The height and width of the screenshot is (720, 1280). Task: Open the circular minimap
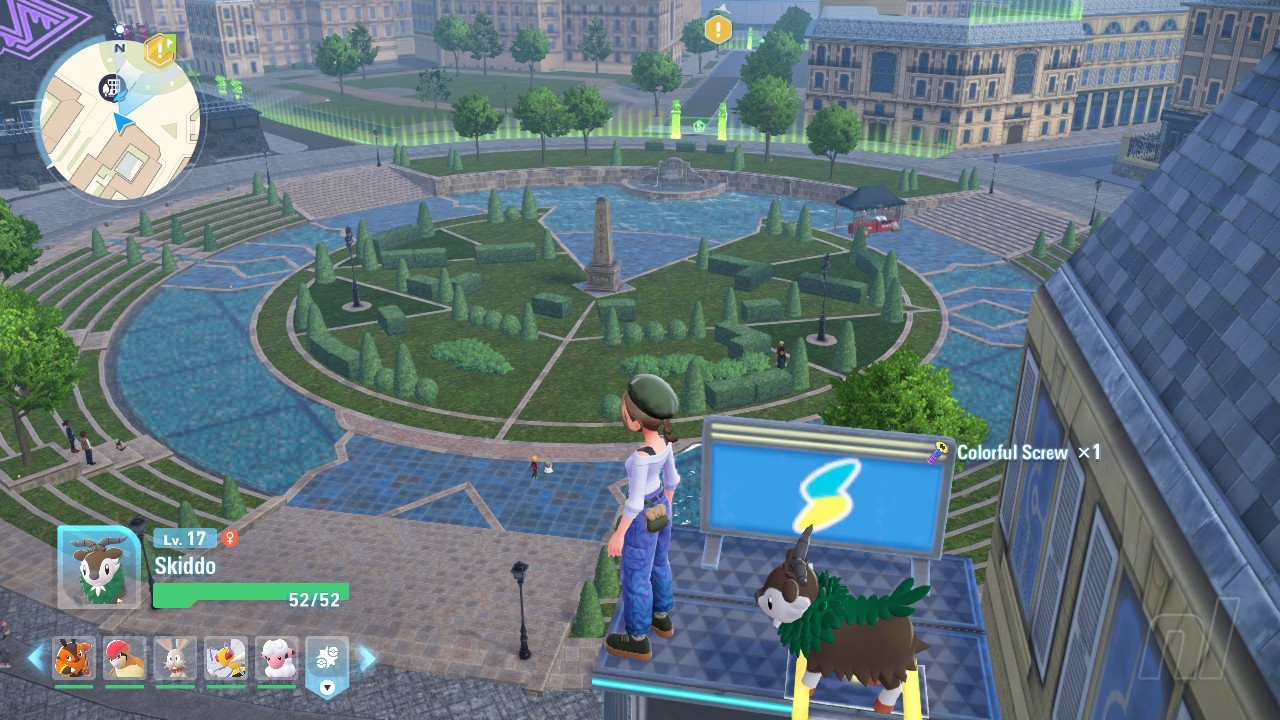point(118,120)
